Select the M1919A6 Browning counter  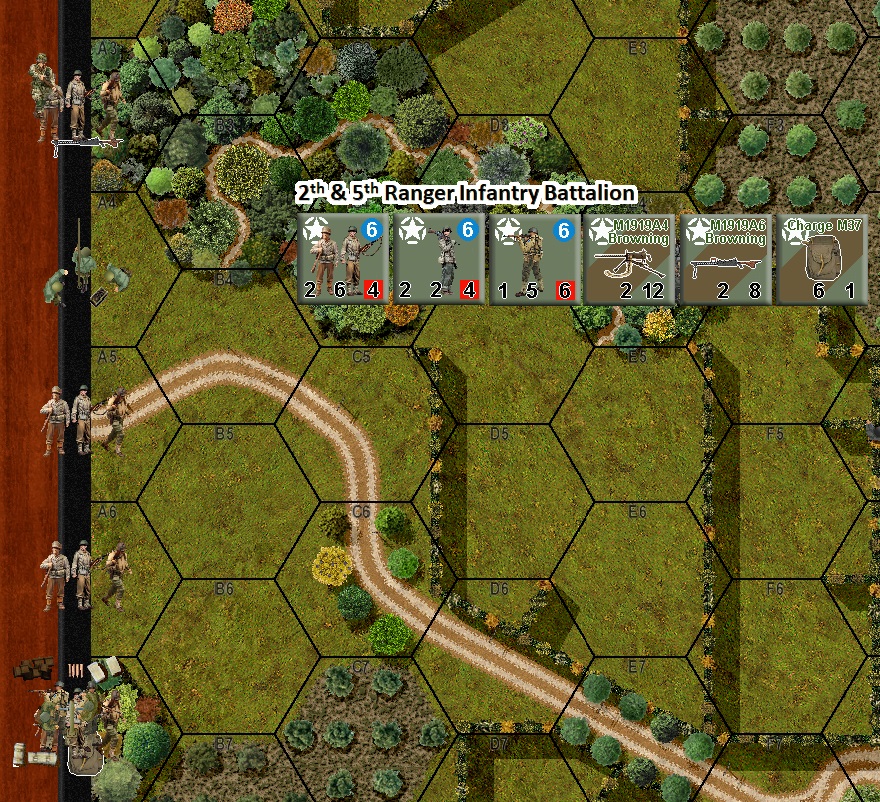coord(726,259)
